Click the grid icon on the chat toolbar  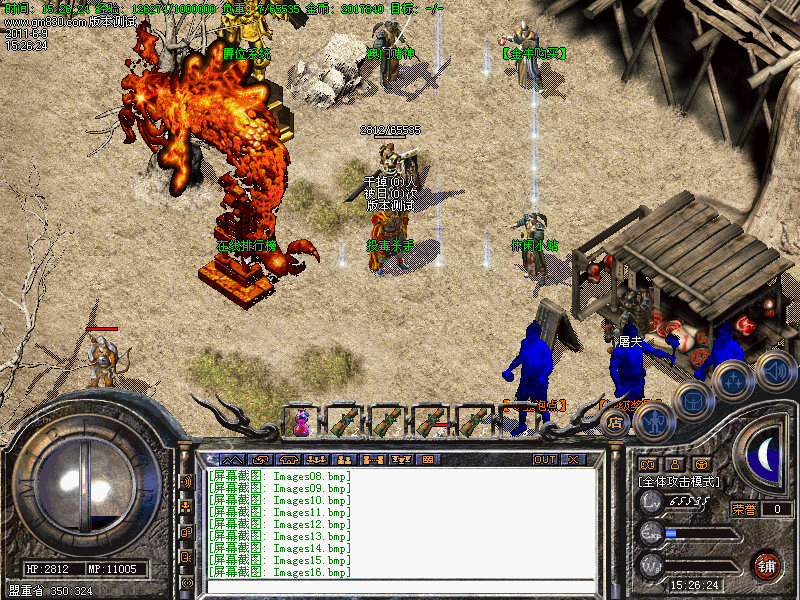428,460
